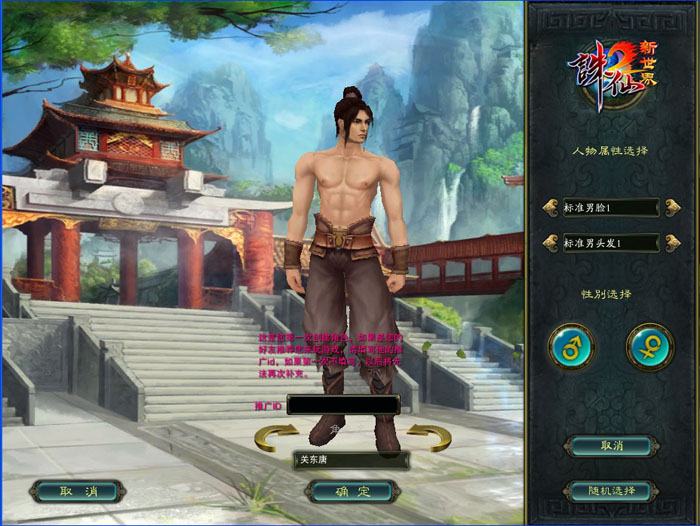The width and height of the screenshot is (700, 526).
Task: Click the bottom-left 取消 cancel button
Action: (77, 491)
